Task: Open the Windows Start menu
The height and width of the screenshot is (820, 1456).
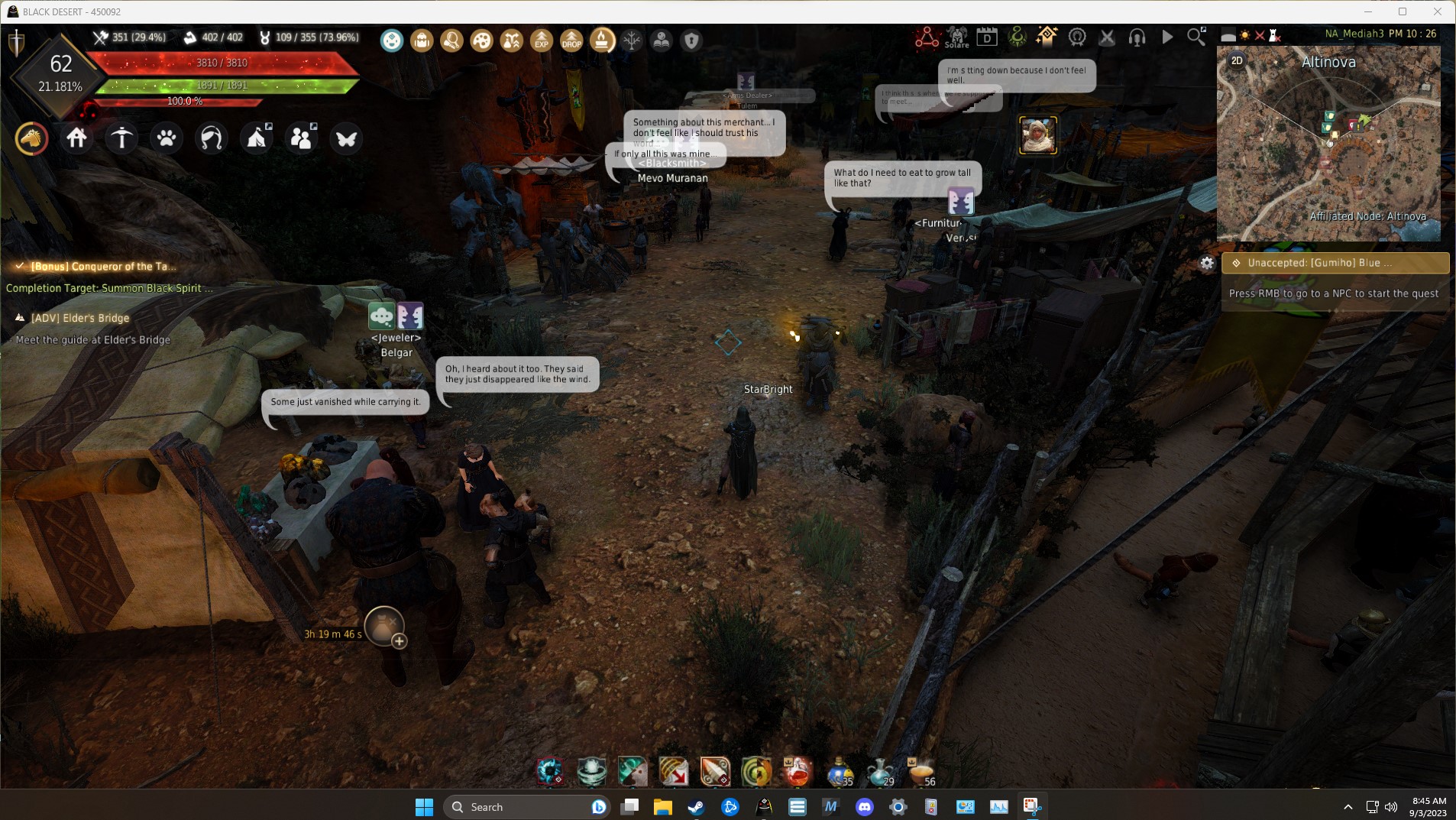Action: (425, 806)
